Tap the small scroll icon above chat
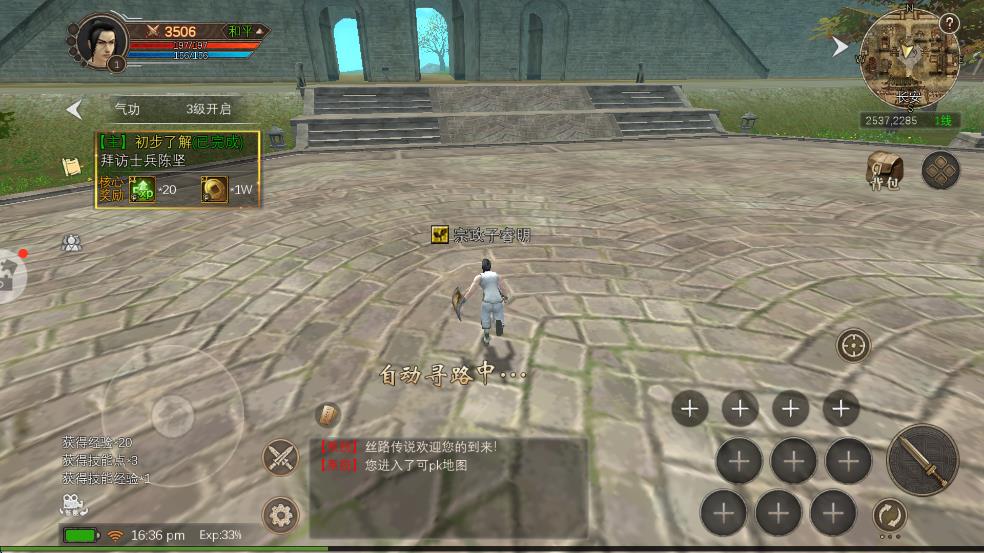This screenshot has width=984, height=553. coord(328,414)
